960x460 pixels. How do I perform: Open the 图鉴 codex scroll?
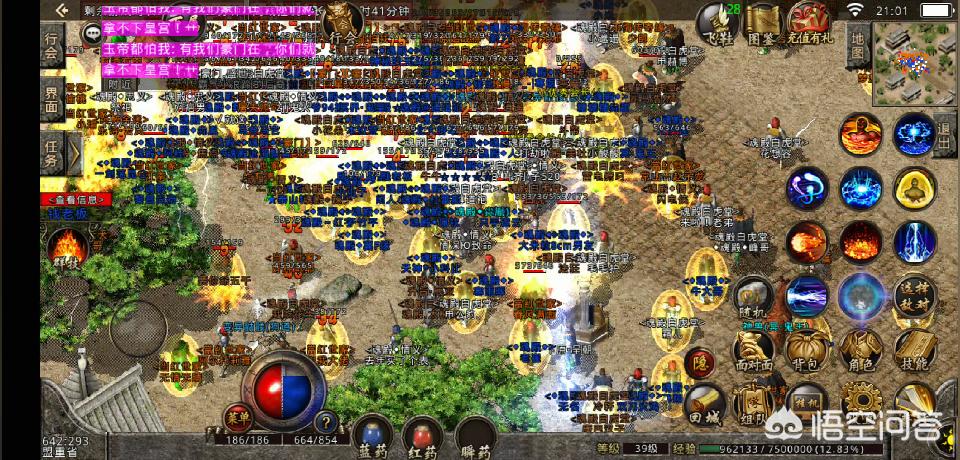[x=763, y=20]
